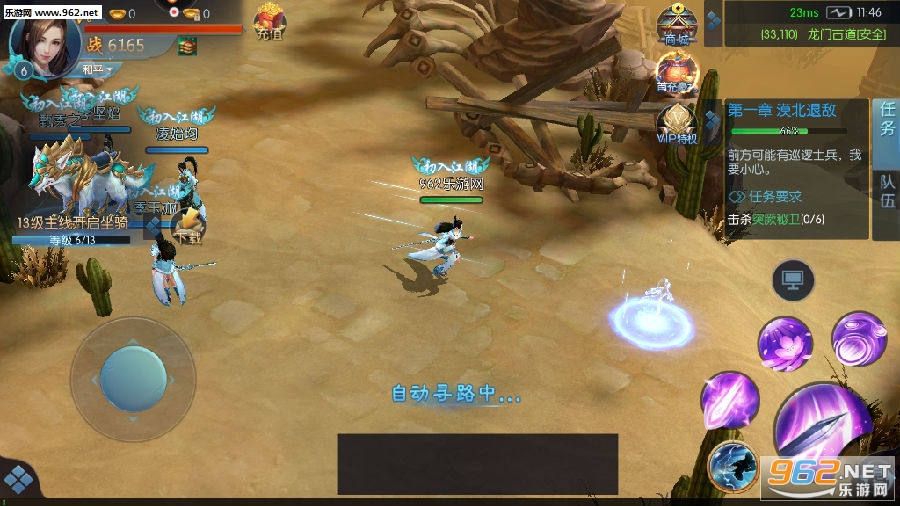The height and width of the screenshot is (506, 900).
Task: Click the 下载 download button
Action: coord(186,227)
